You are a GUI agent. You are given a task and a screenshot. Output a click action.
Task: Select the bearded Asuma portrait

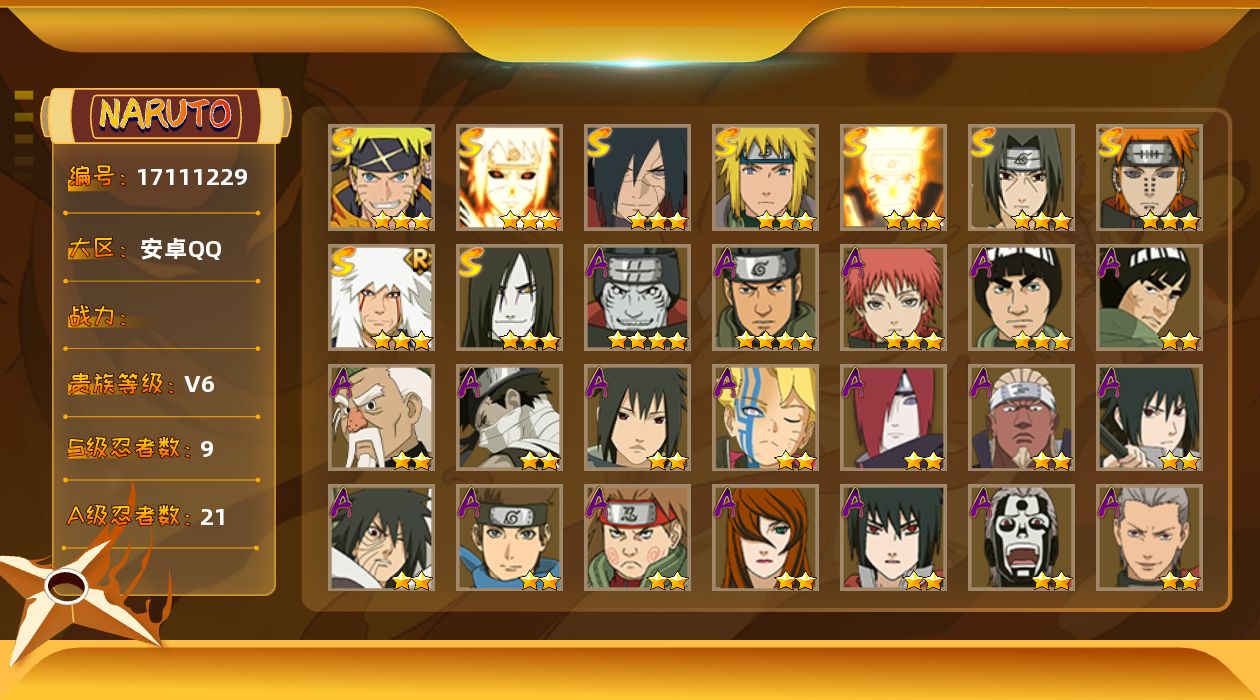(765, 297)
